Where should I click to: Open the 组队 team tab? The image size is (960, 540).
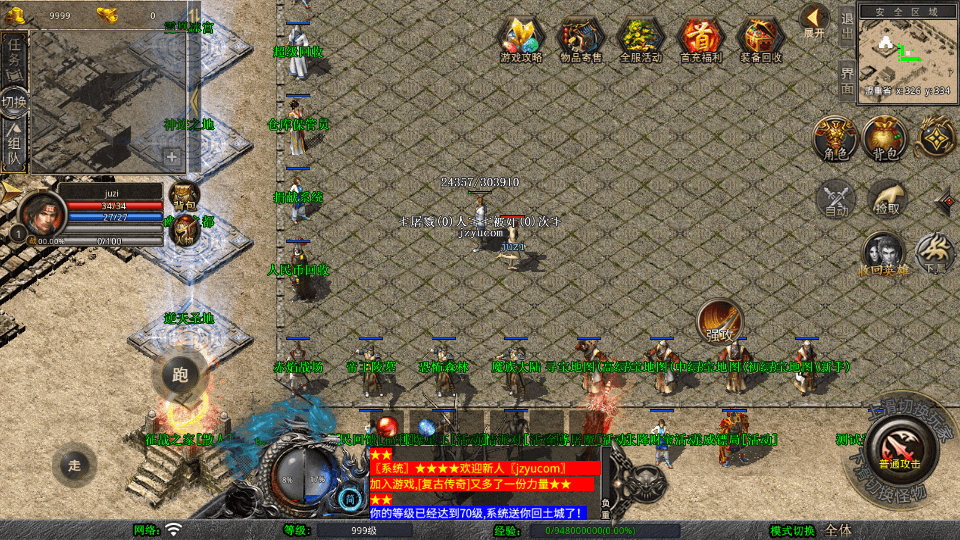coord(15,146)
